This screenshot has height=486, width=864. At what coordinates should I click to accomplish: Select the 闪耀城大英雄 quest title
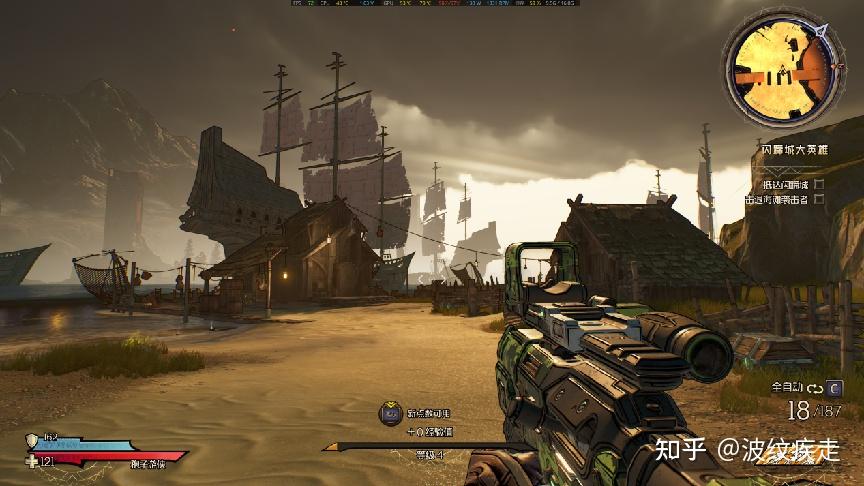pyautogui.click(x=793, y=150)
